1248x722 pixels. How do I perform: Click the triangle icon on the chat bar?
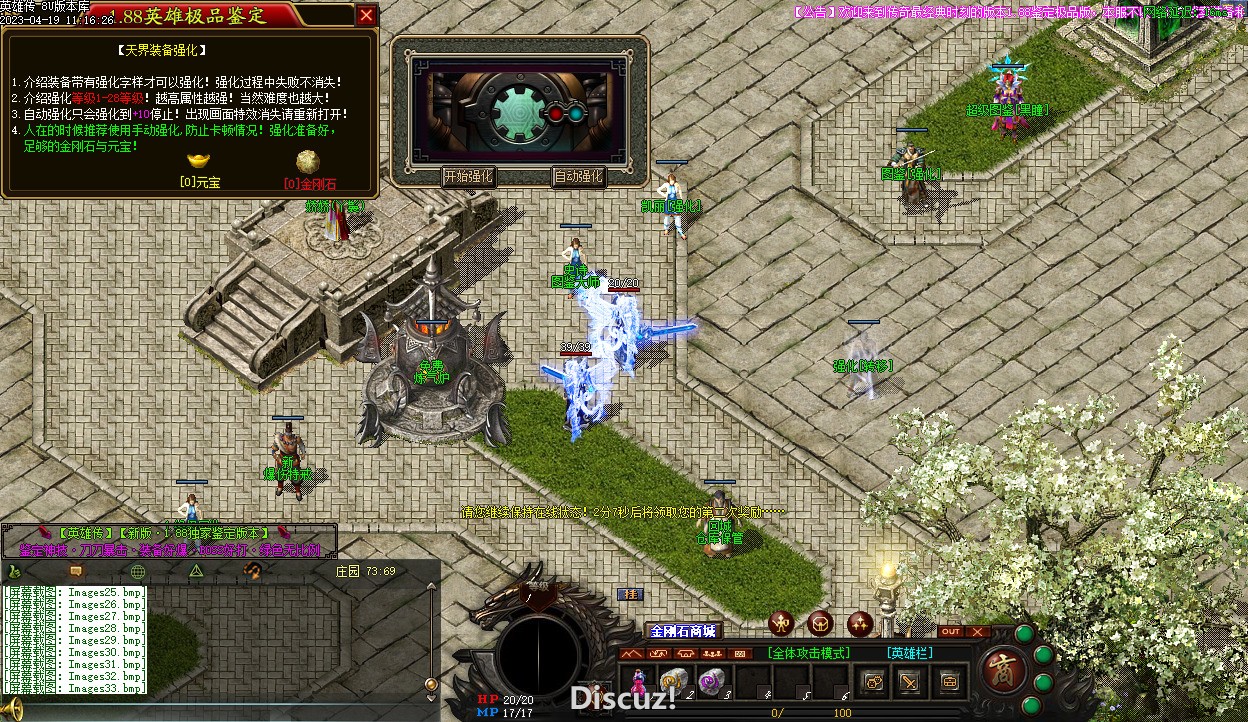196,571
